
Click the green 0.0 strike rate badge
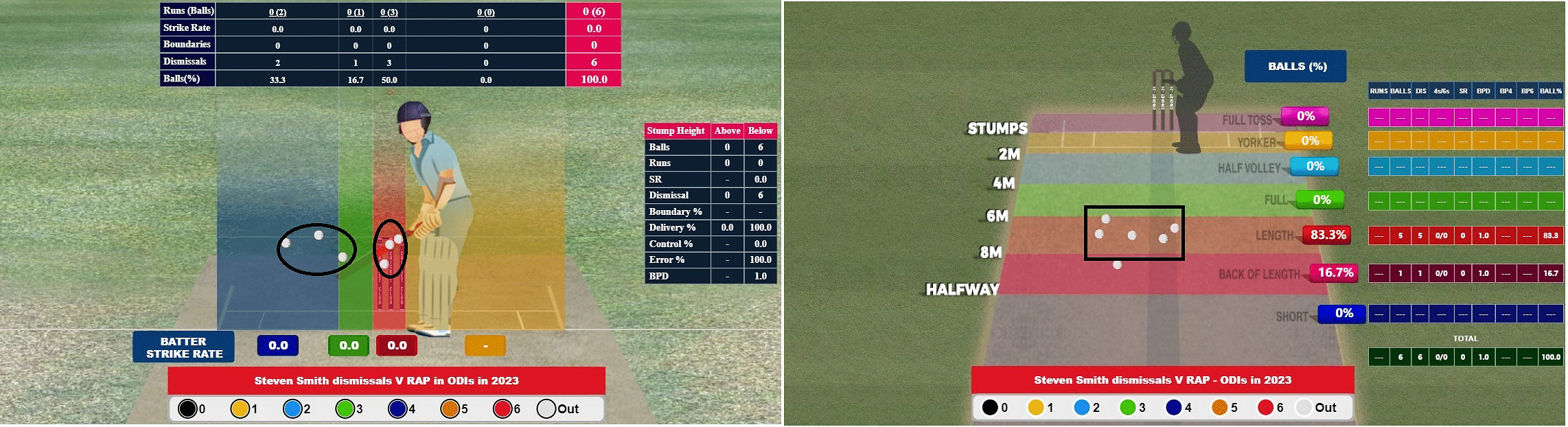point(349,345)
